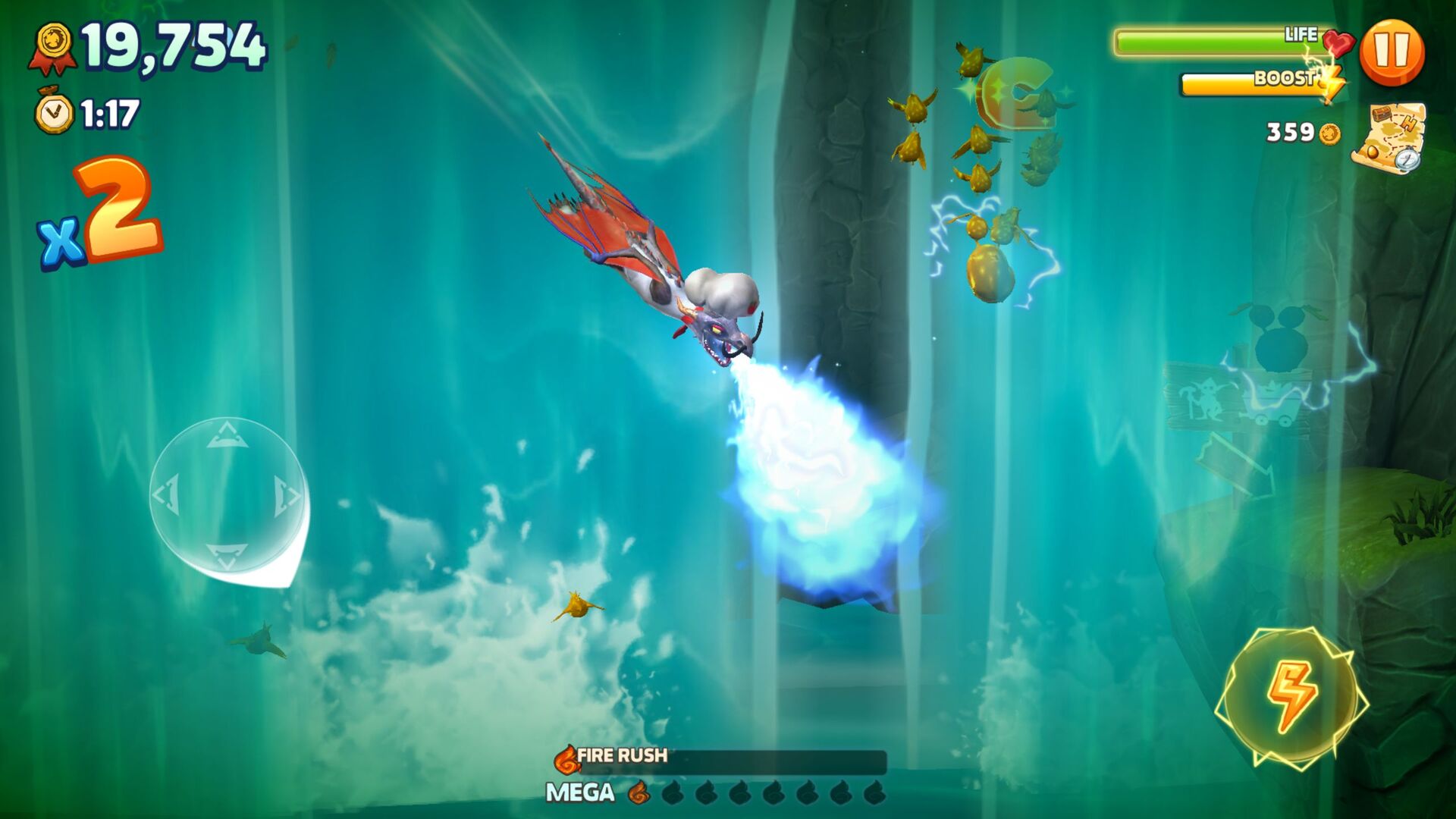Viewport: 1456px width, 819px height.
Task: Pause the game with the orange button
Action: [x=1392, y=52]
